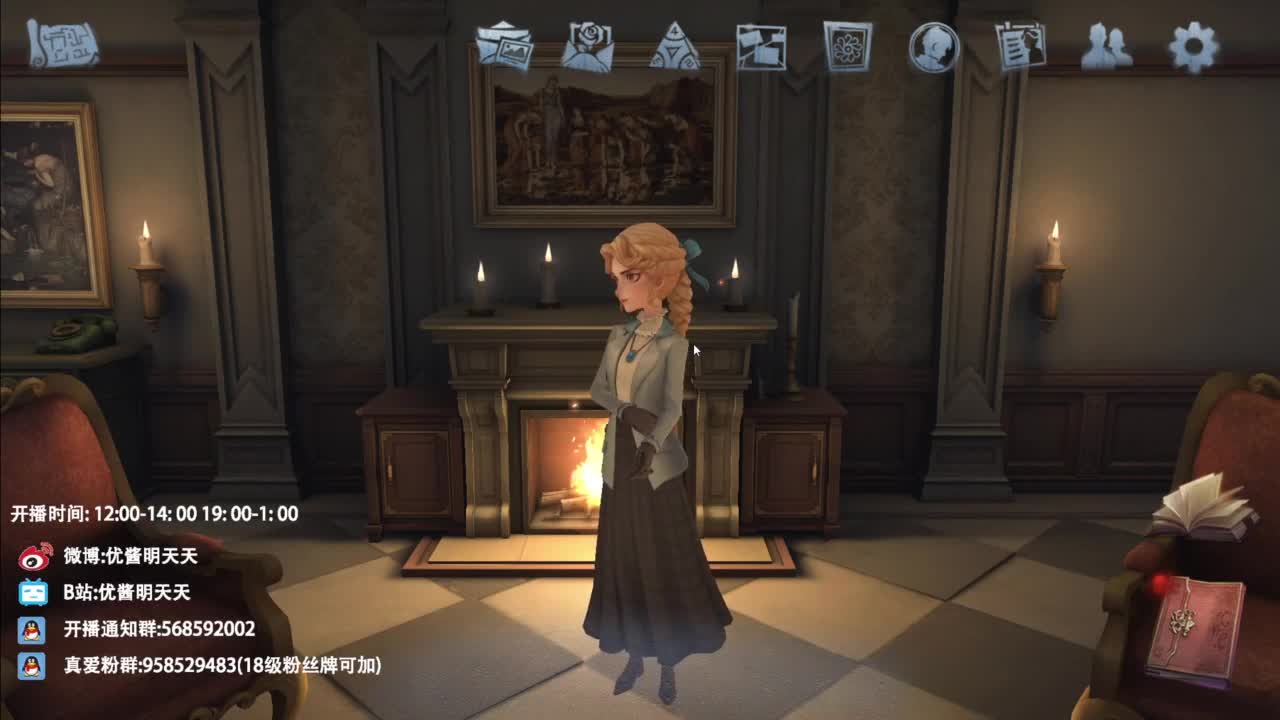Select the triangle deduction icon
This screenshot has width=1280, height=720.
676,44
